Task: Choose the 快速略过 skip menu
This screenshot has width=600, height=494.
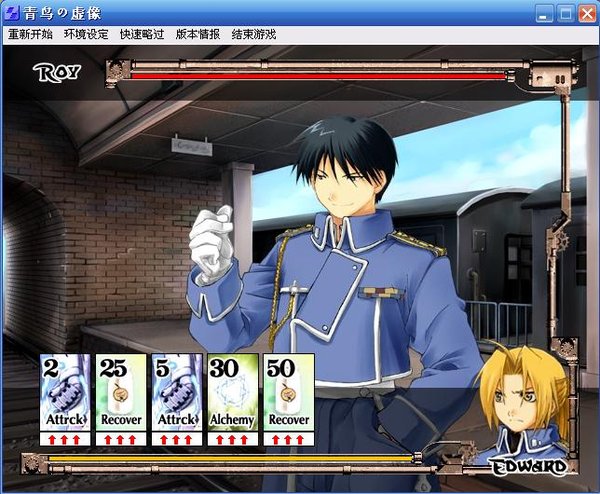Action: [x=142, y=34]
